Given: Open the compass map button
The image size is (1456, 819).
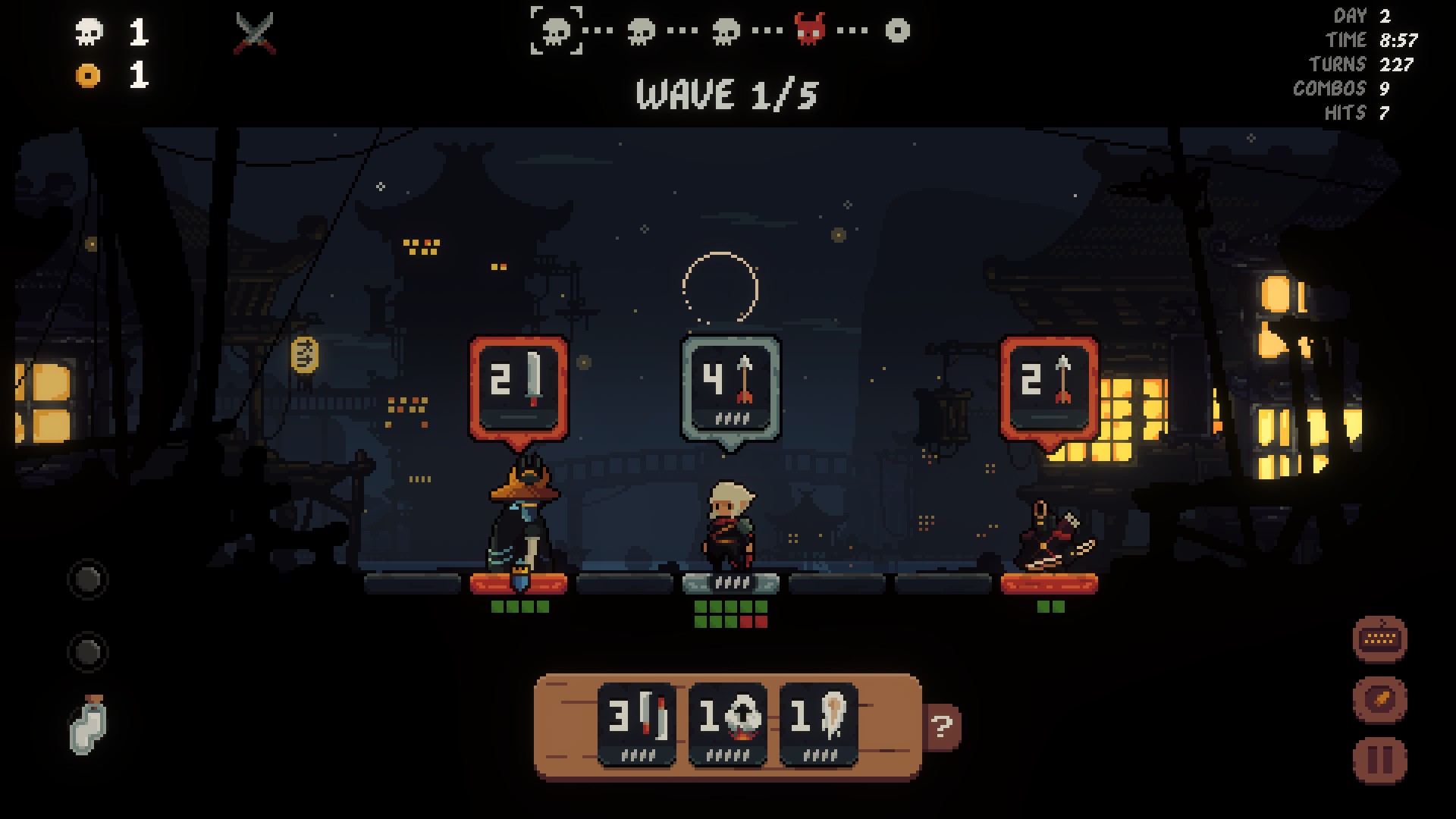Looking at the screenshot, I should coord(1379,698).
